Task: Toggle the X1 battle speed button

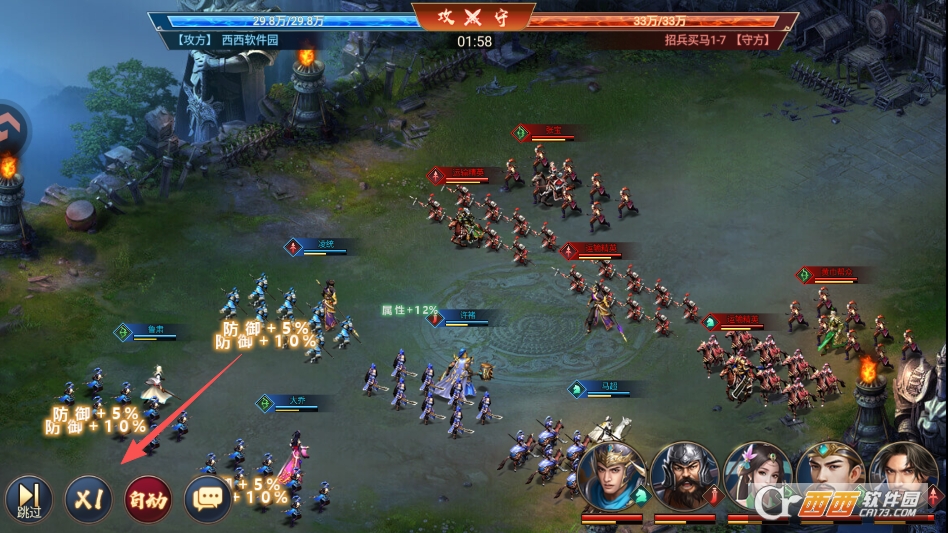Action: pos(88,497)
